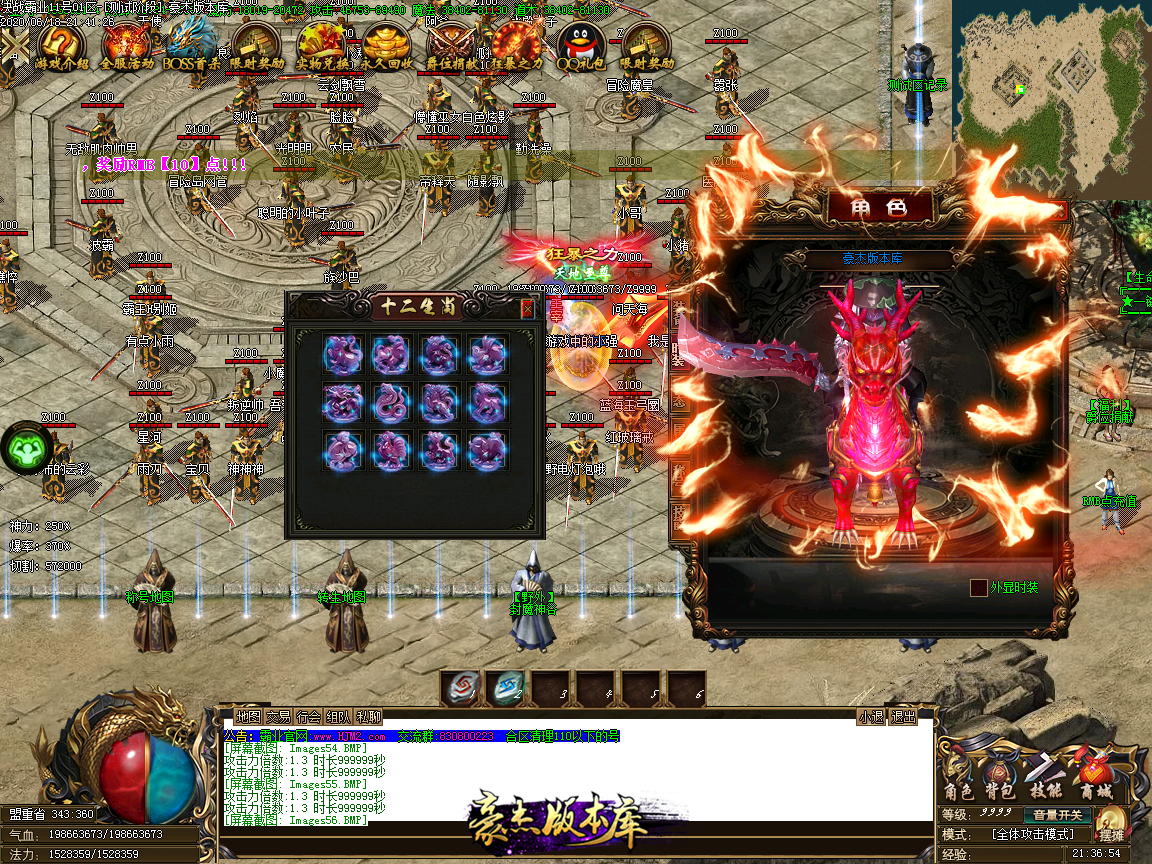Screen dimensions: 1152x864
Task: Open the 实物兑换 exchange icon
Action: (x=322, y=46)
